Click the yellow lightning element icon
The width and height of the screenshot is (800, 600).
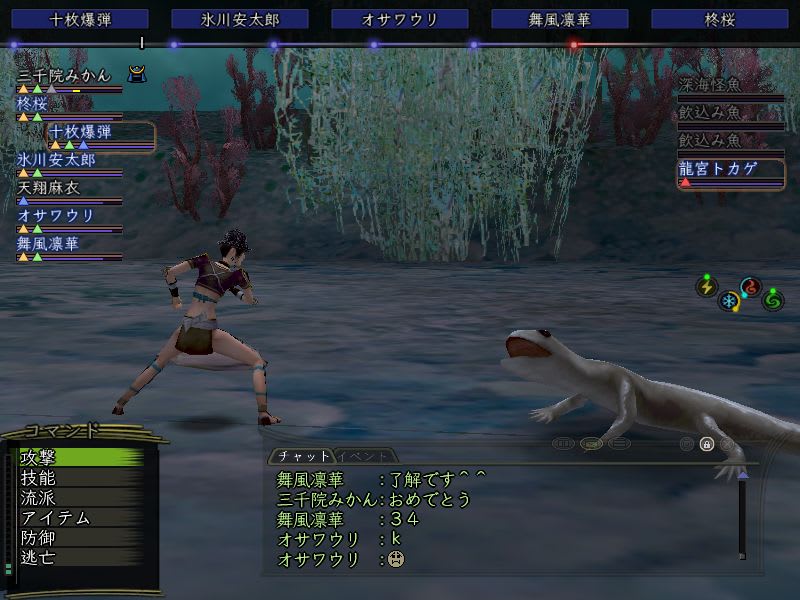point(706,287)
